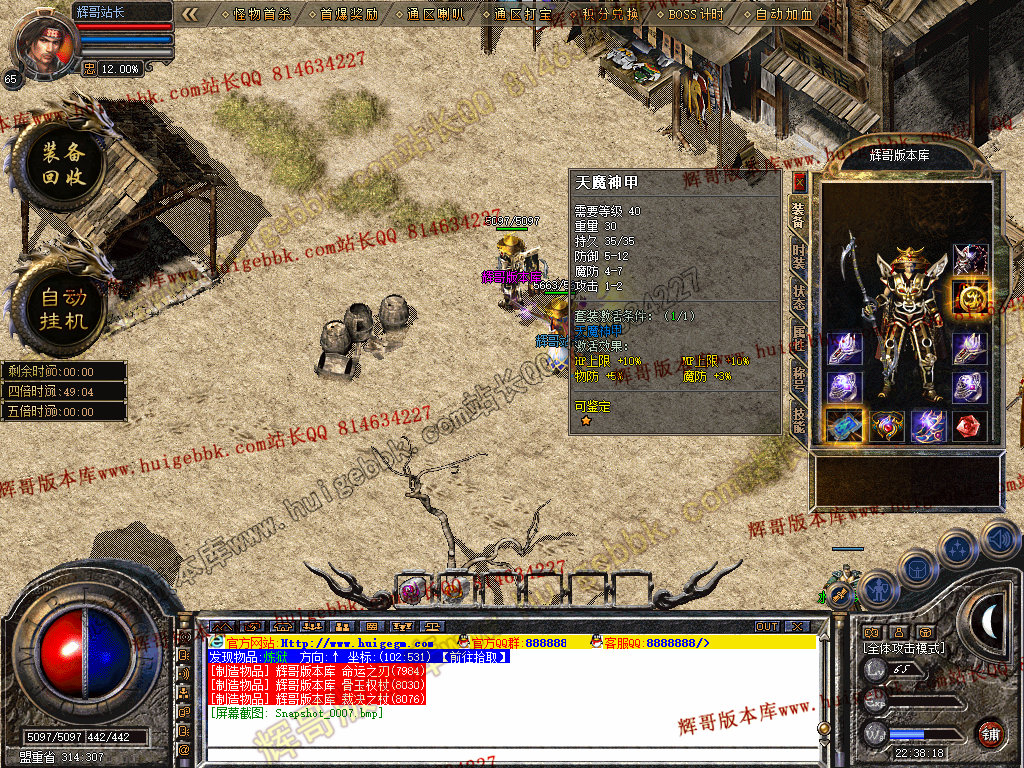The width and height of the screenshot is (1024, 768).
Task: Open 积分兑换 points exchange
Action: tap(608, 15)
